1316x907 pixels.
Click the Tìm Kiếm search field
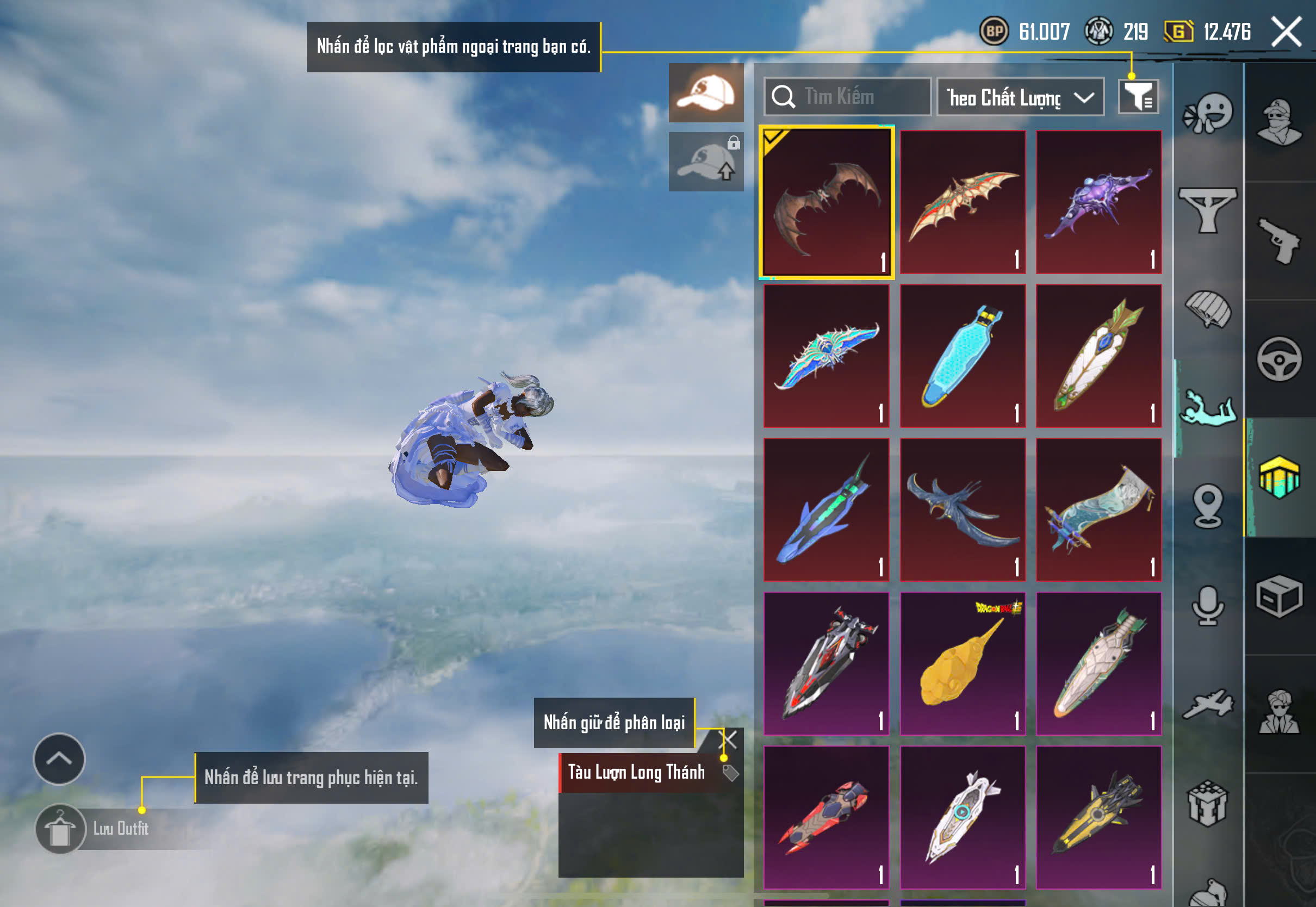[x=847, y=97]
